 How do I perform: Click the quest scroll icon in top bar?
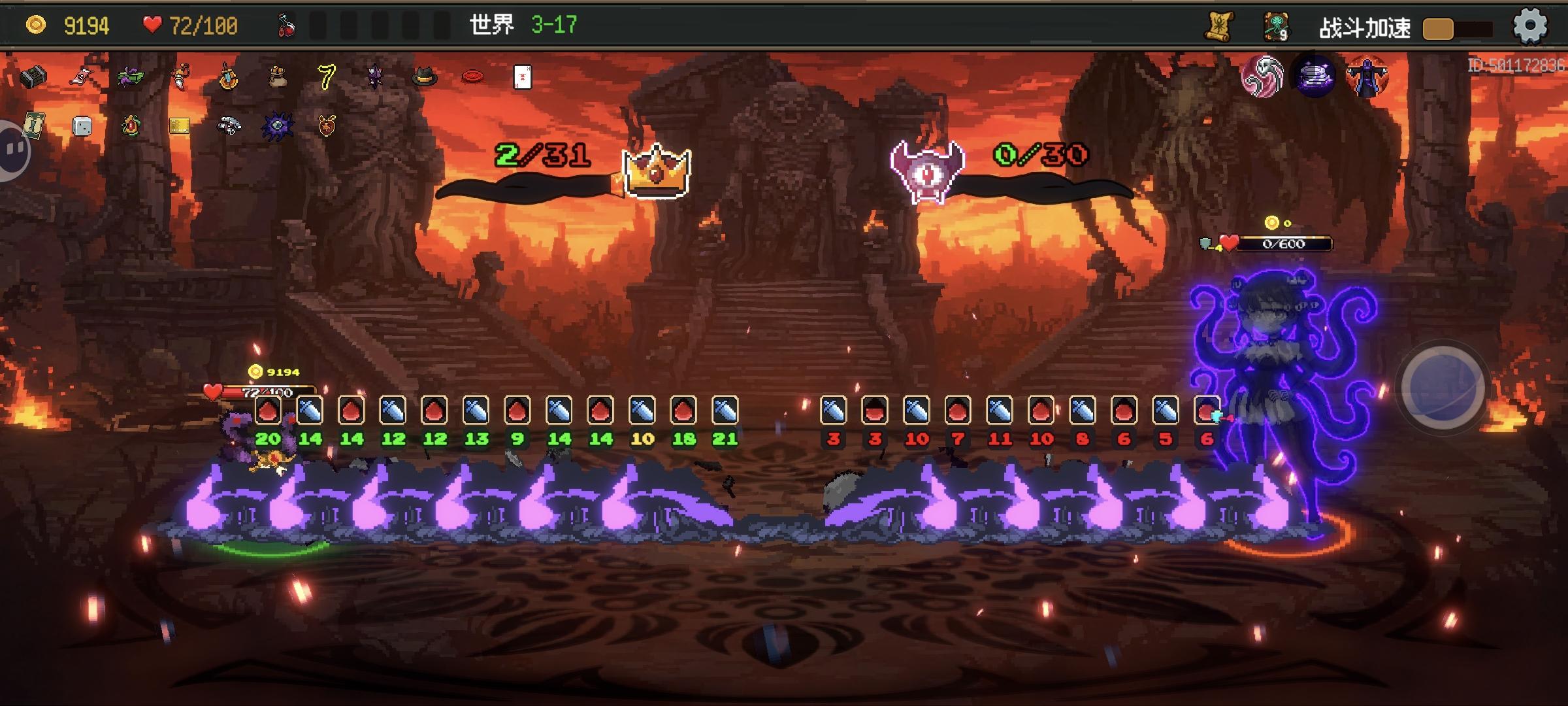1218,26
